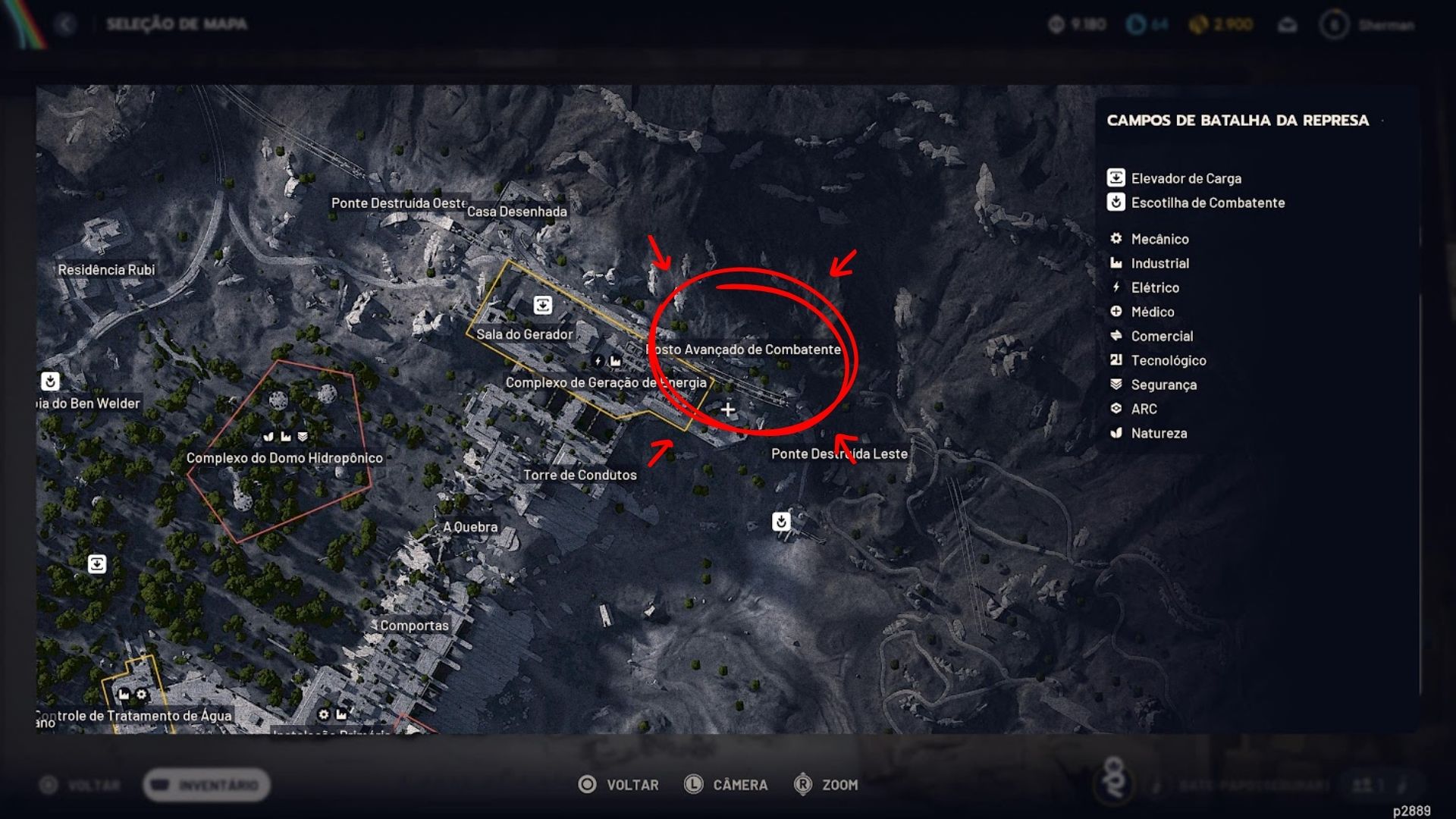Choose the Industrial legend entry

pos(1159,263)
